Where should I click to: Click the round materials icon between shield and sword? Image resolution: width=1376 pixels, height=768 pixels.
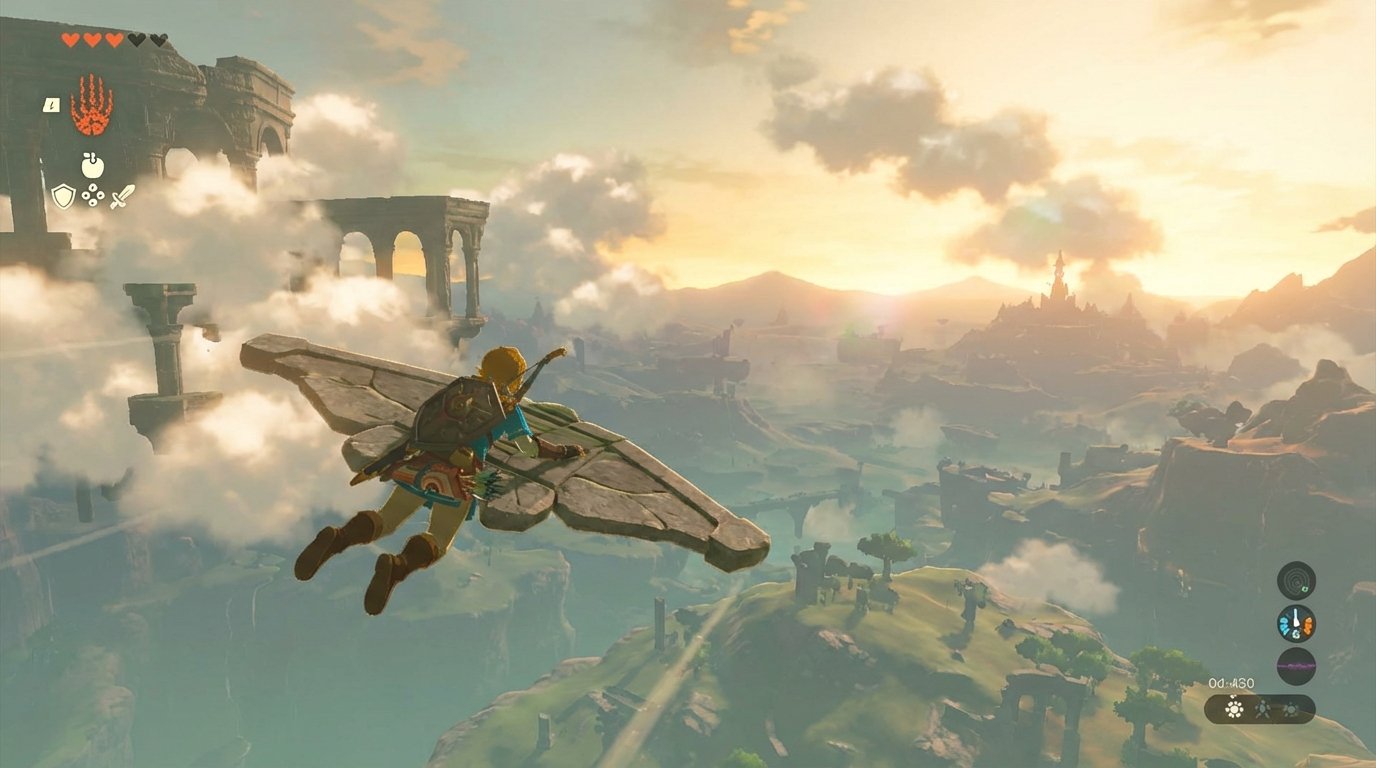point(92,195)
